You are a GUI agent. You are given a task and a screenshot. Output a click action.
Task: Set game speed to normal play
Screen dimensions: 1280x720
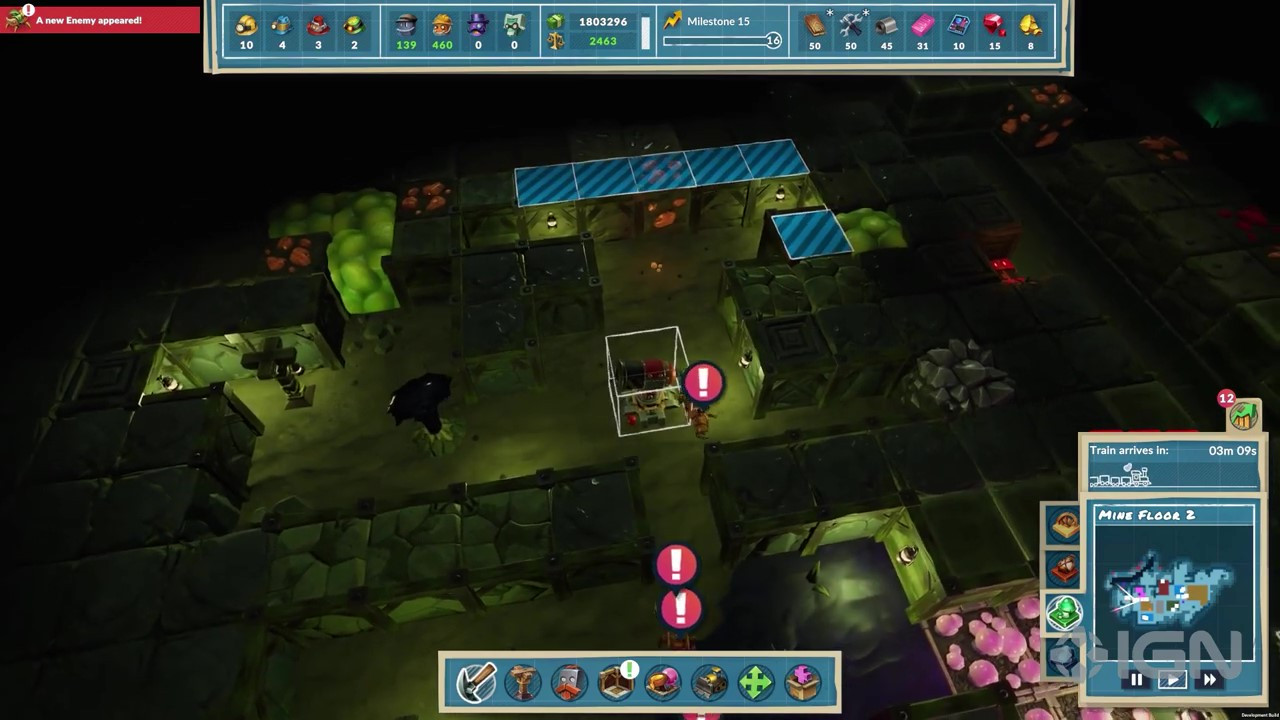[1172, 680]
